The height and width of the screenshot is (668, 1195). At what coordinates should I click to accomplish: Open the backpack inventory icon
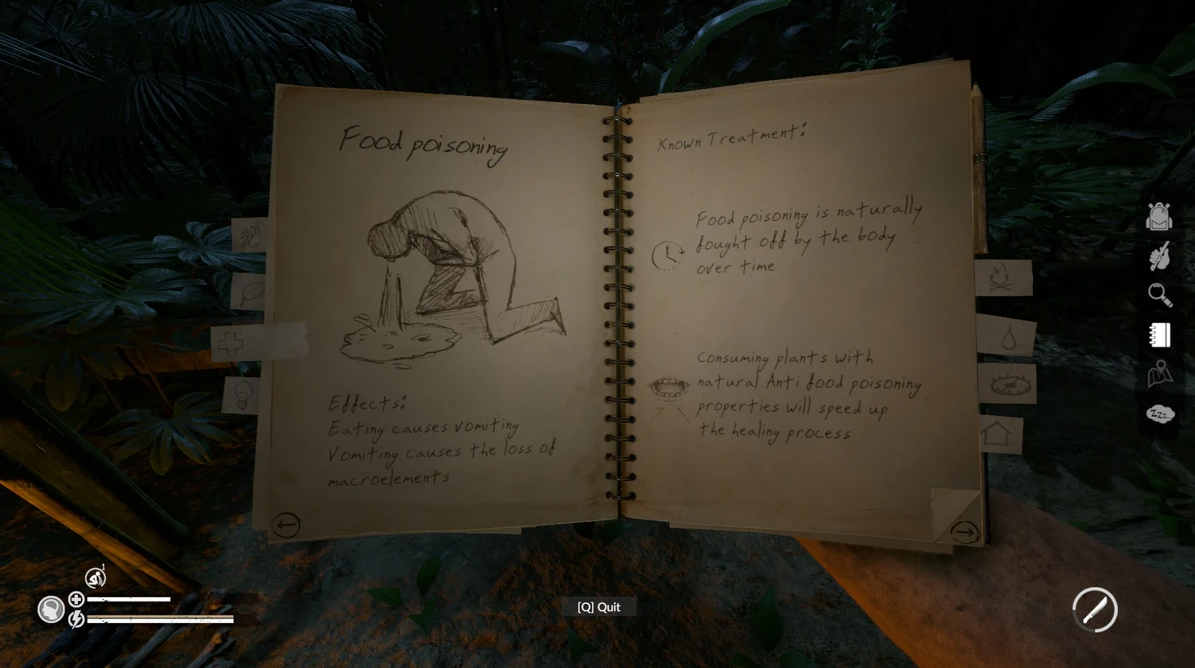pyautogui.click(x=1159, y=216)
